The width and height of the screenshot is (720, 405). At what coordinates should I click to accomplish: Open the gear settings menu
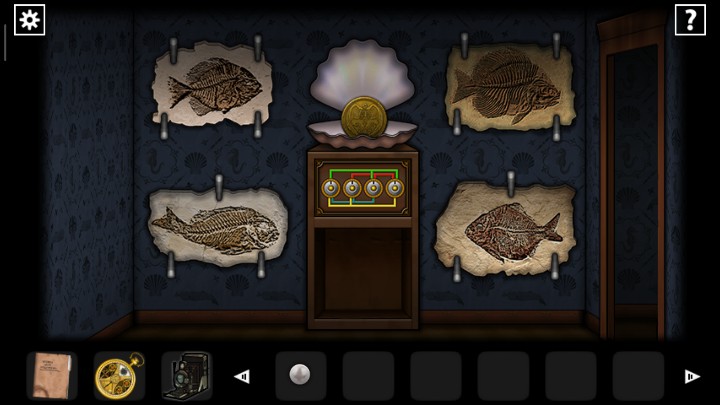point(29,19)
